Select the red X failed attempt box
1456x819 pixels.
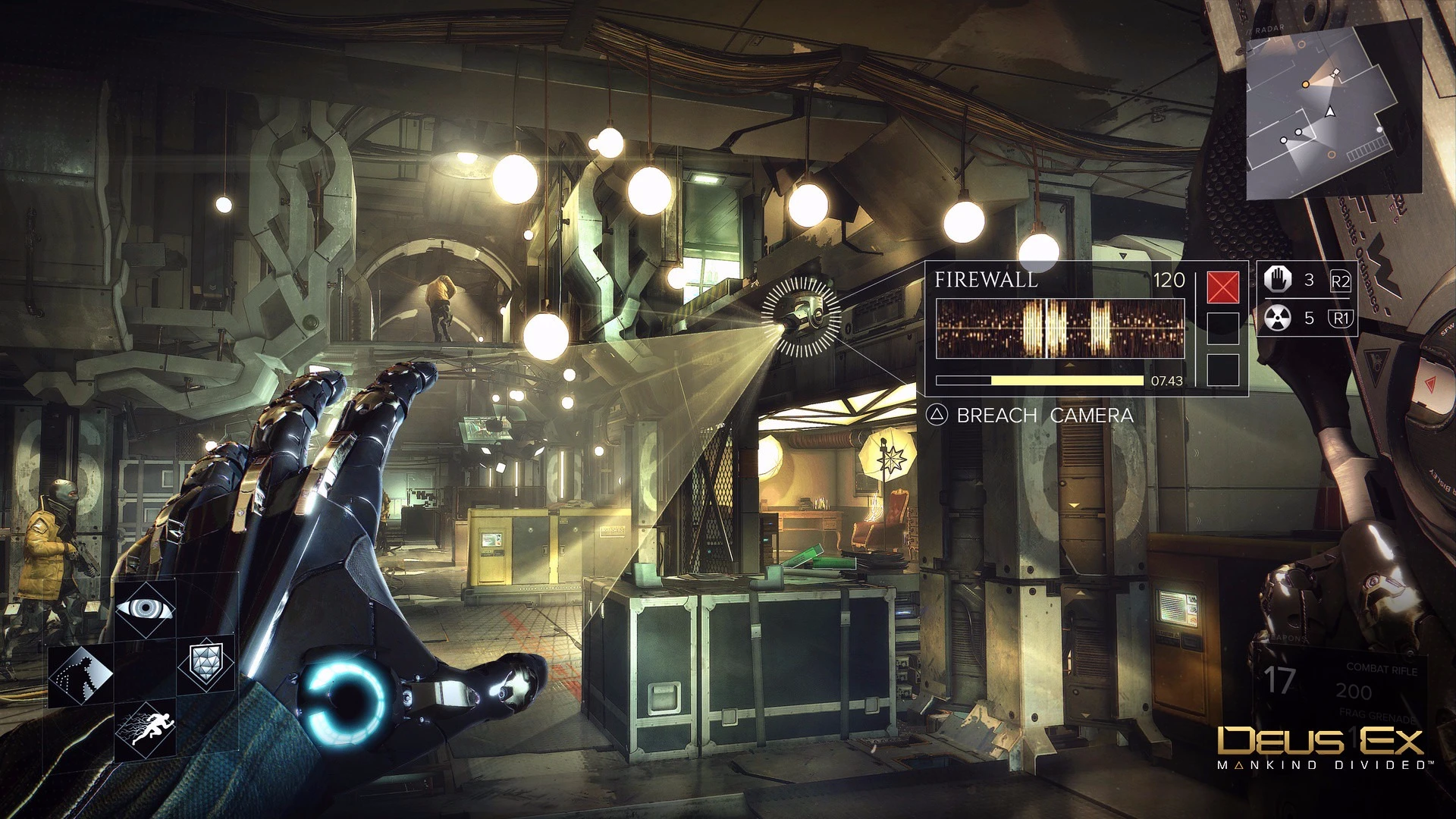(x=1222, y=287)
